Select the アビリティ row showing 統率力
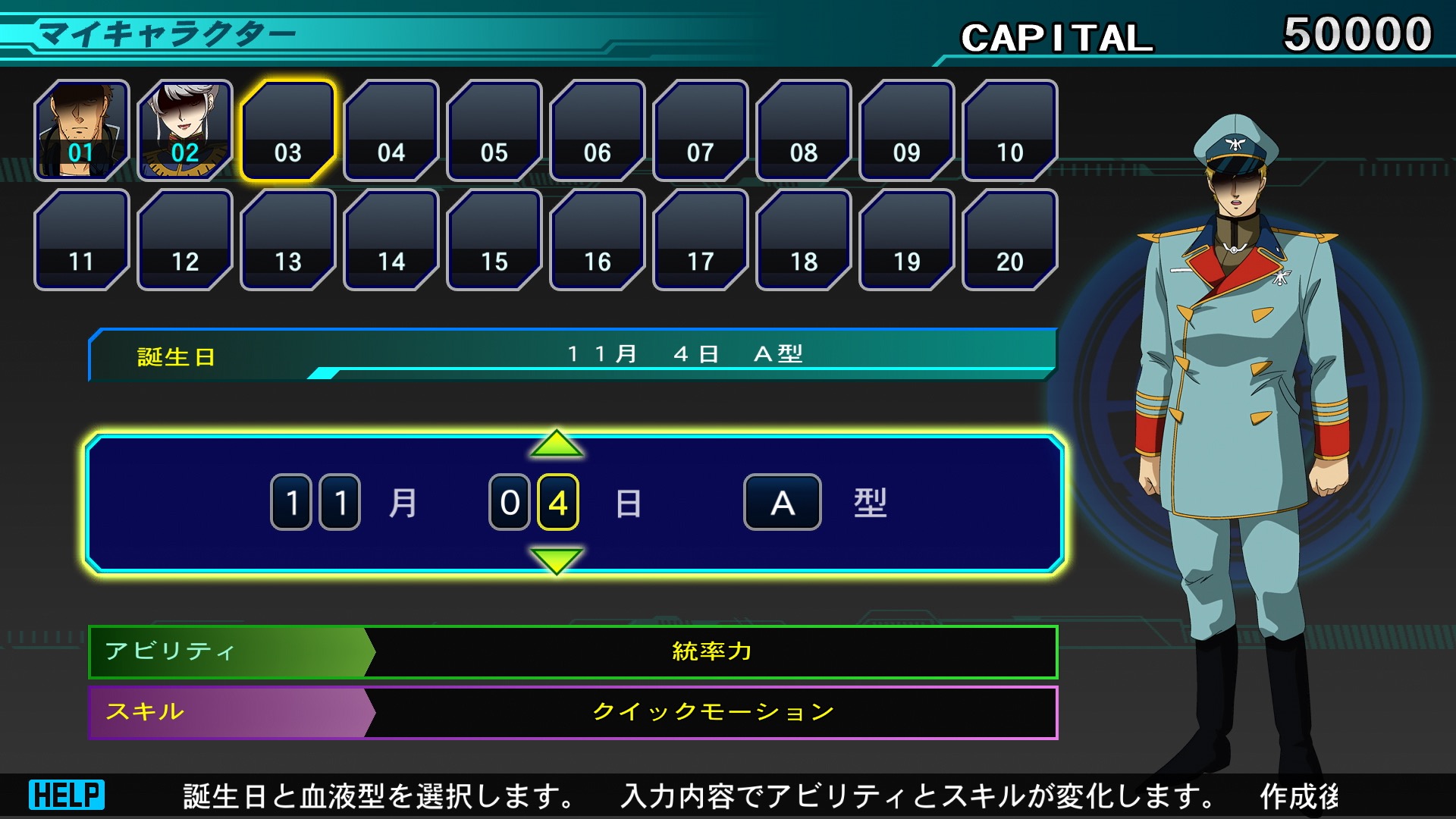Screen dimensions: 1456x819 (573, 651)
